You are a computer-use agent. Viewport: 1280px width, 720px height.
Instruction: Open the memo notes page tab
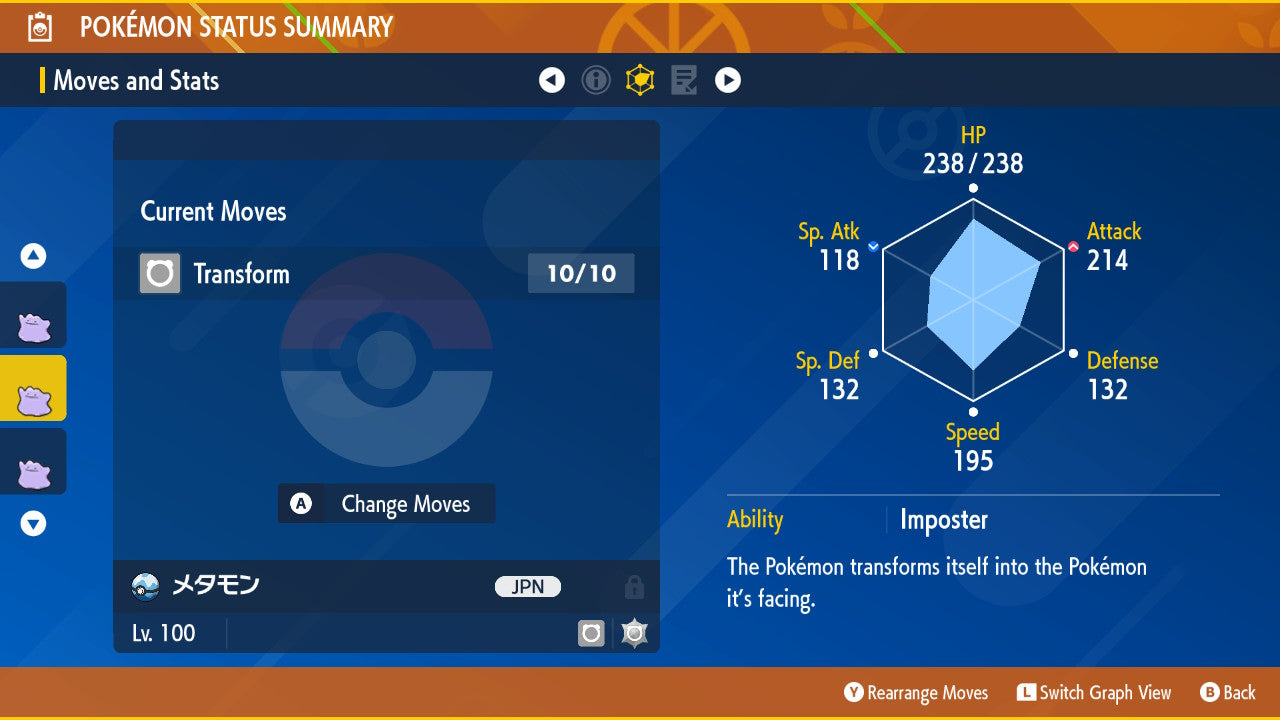684,80
